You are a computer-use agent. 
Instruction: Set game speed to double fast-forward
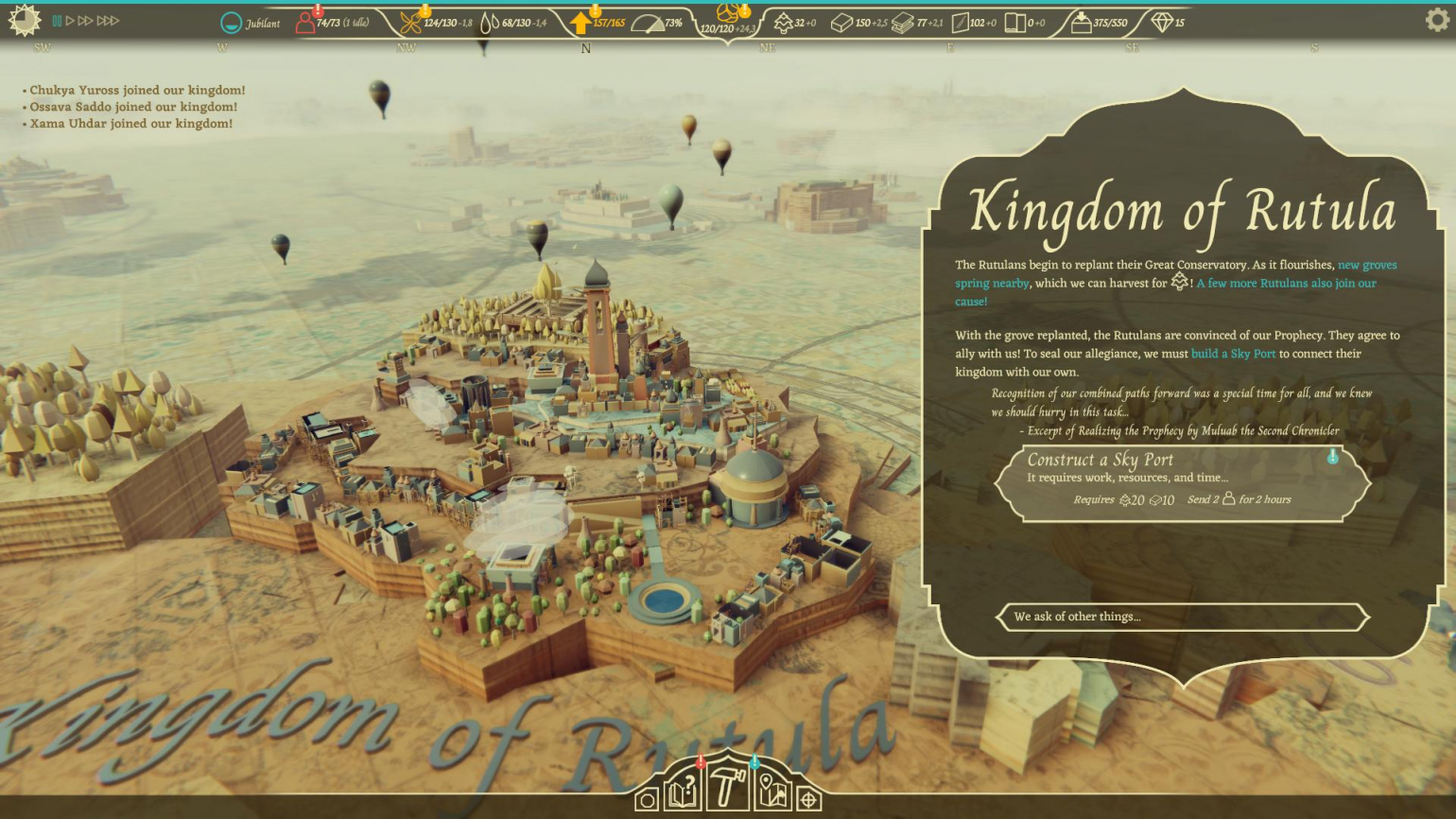(85, 21)
